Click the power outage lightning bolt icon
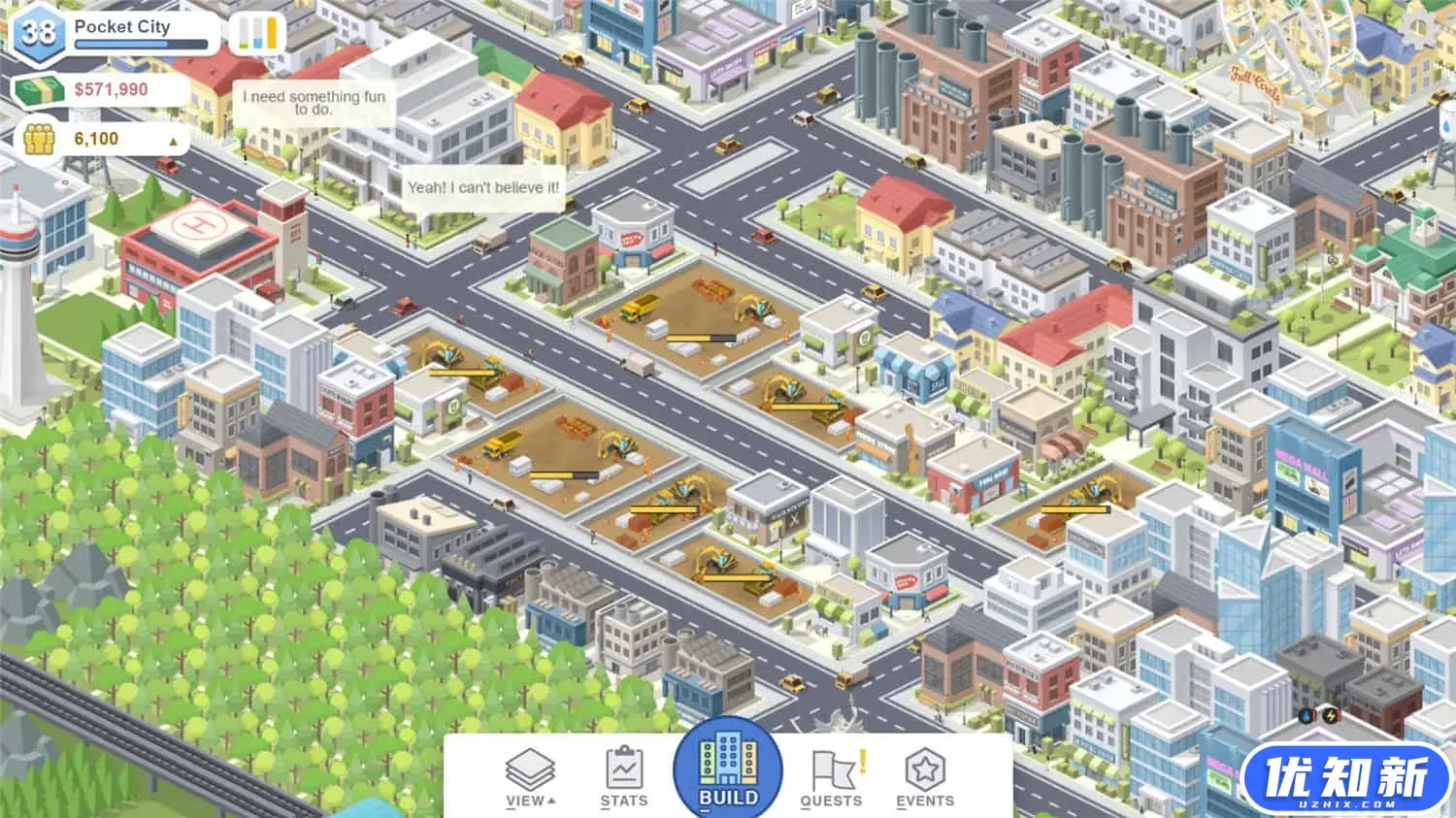Screen dimensions: 1456x818 (x=1329, y=716)
